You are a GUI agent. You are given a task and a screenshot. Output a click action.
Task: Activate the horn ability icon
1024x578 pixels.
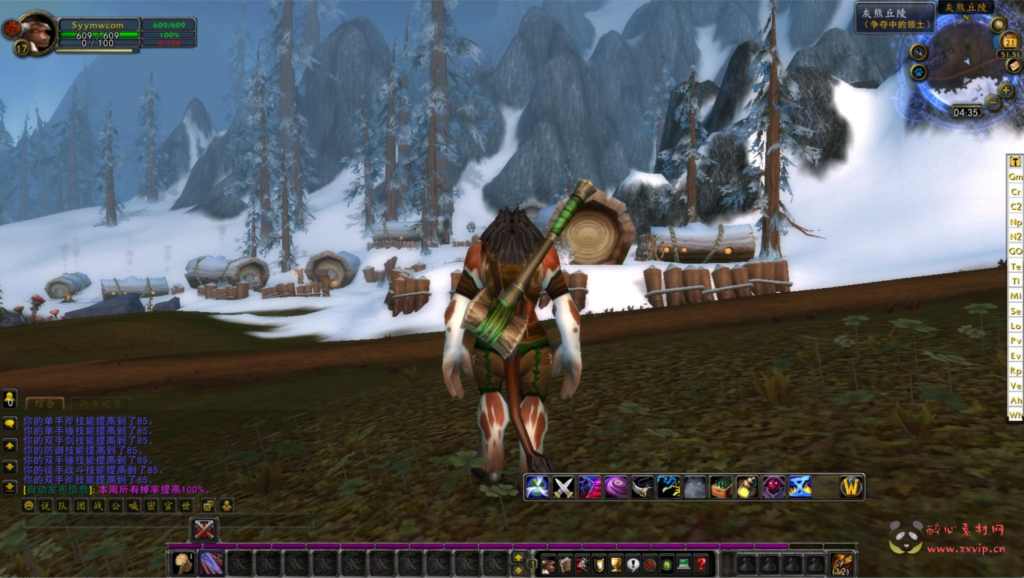tap(642, 487)
